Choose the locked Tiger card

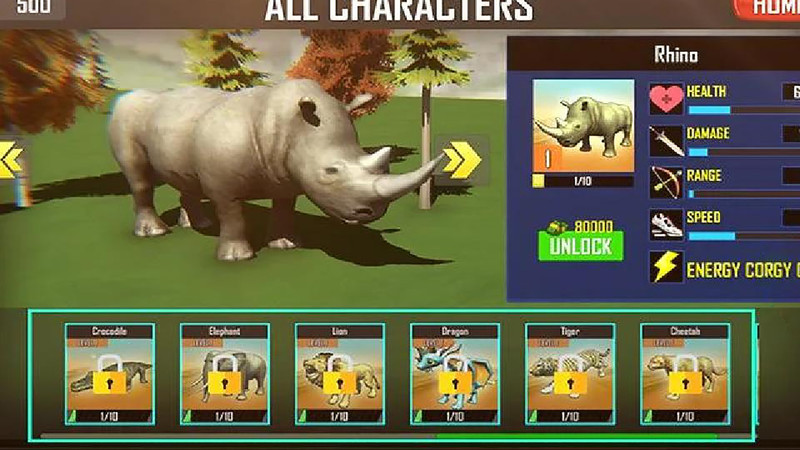tap(570, 374)
